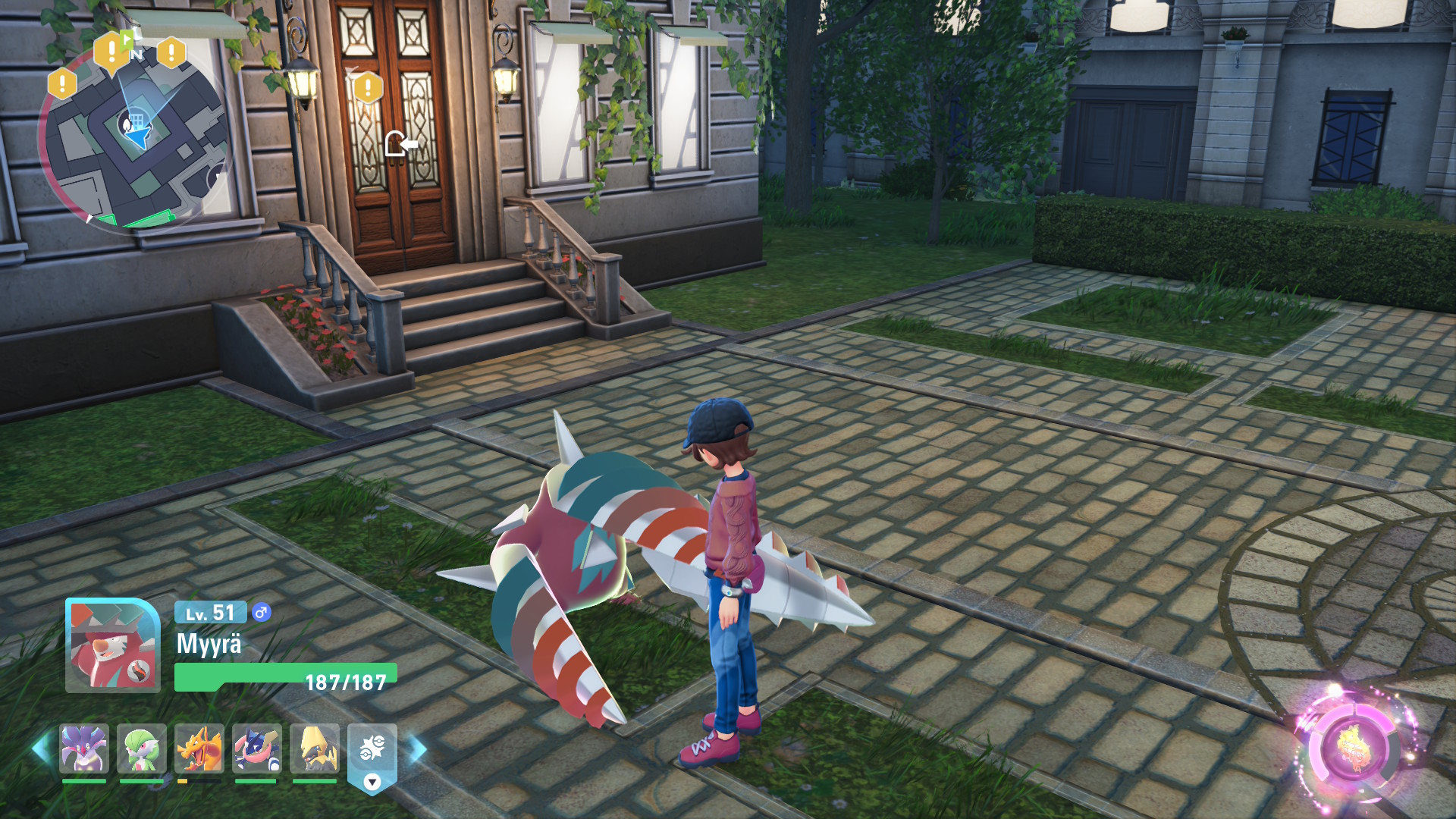1456x819 pixels.
Task: Select Greninja from the party row
Action: tap(257, 748)
